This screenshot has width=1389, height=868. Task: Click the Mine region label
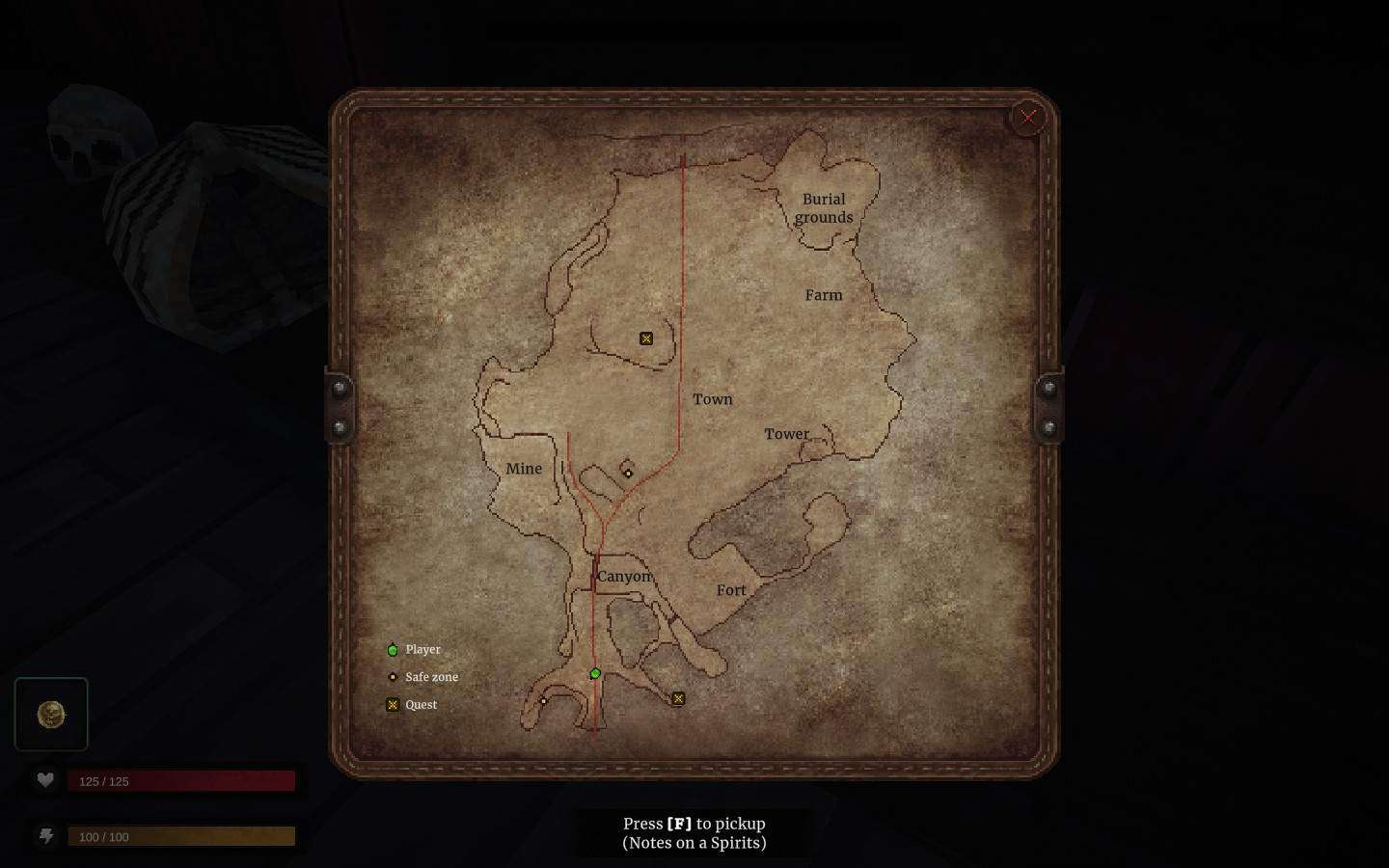click(525, 468)
